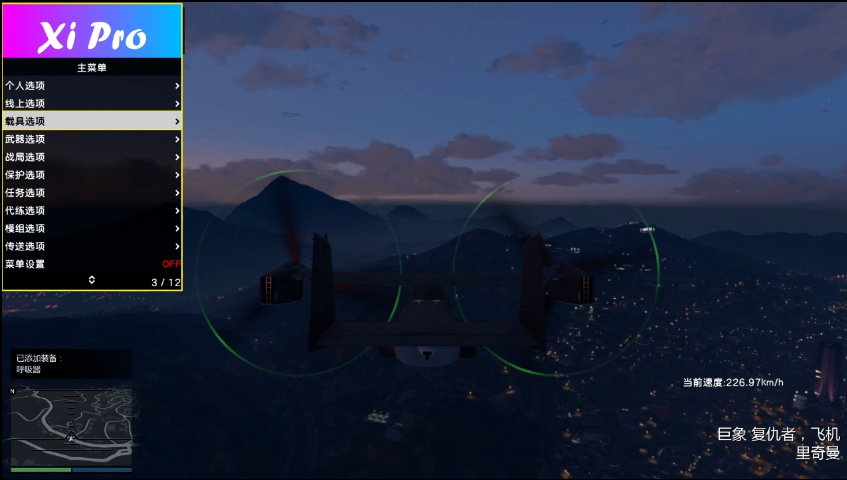Click the Xi Pro menu banner
The image size is (847, 480).
click(x=92, y=31)
